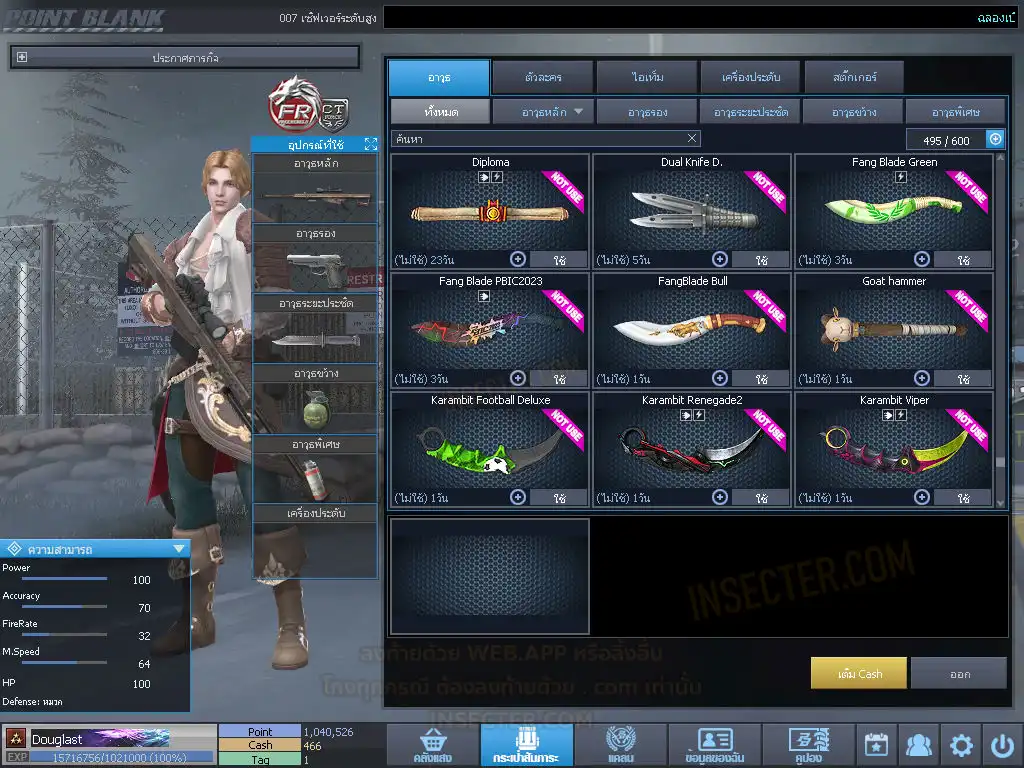Use the Dual Knife D. weapon

click(761, 260)
